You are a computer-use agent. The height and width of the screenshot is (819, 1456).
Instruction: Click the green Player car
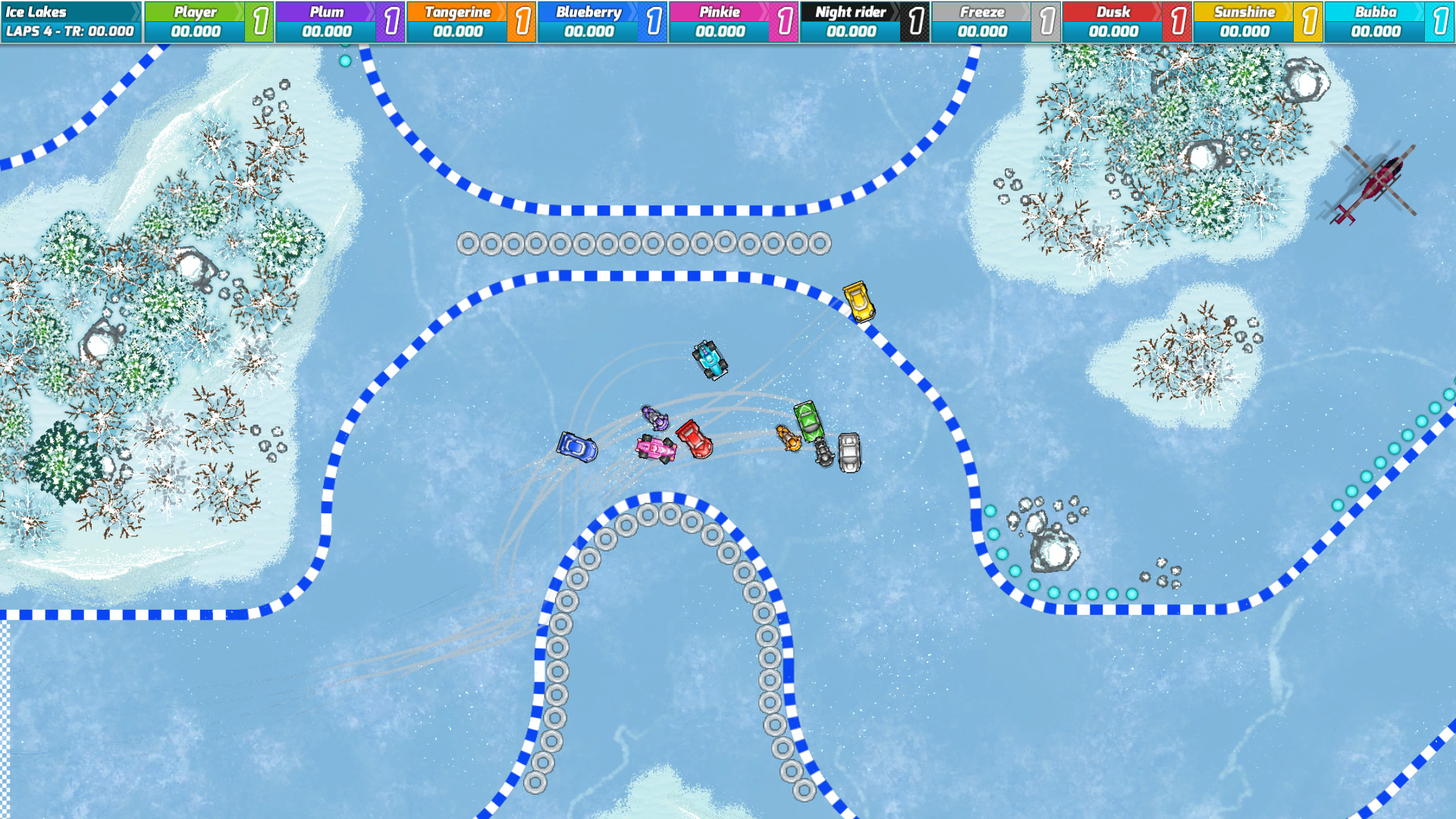[x=808, y=422]
